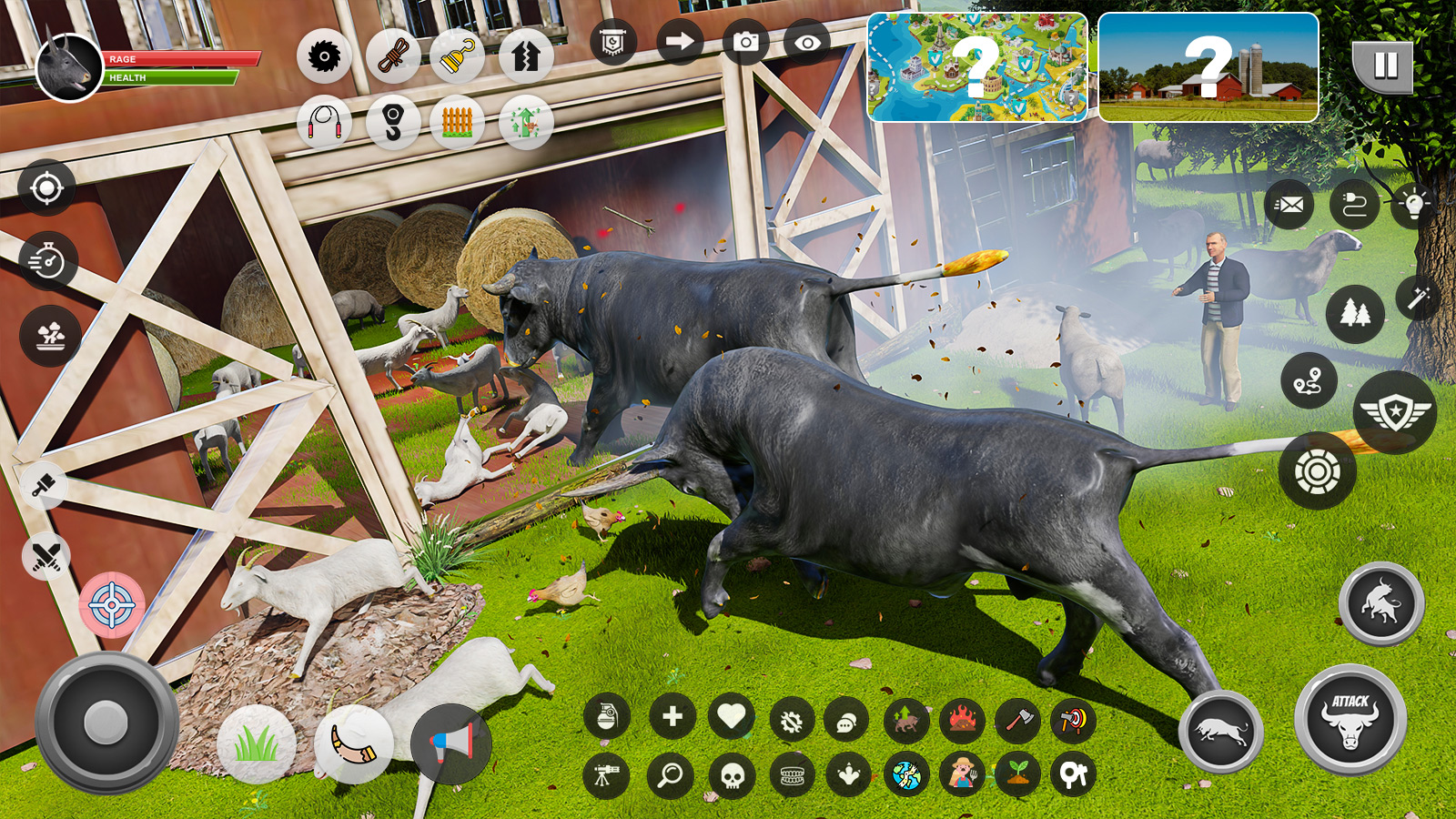Select the crane hook tool
Screen dimensions: 1456x819
393,122
